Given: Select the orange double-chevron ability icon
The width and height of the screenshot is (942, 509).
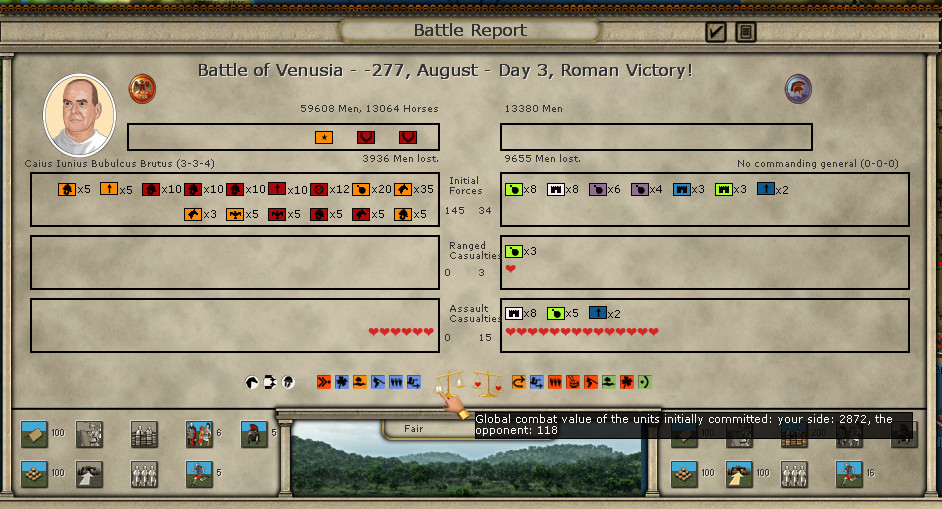Looking at the screenshot, I should (x=323, y=381).
